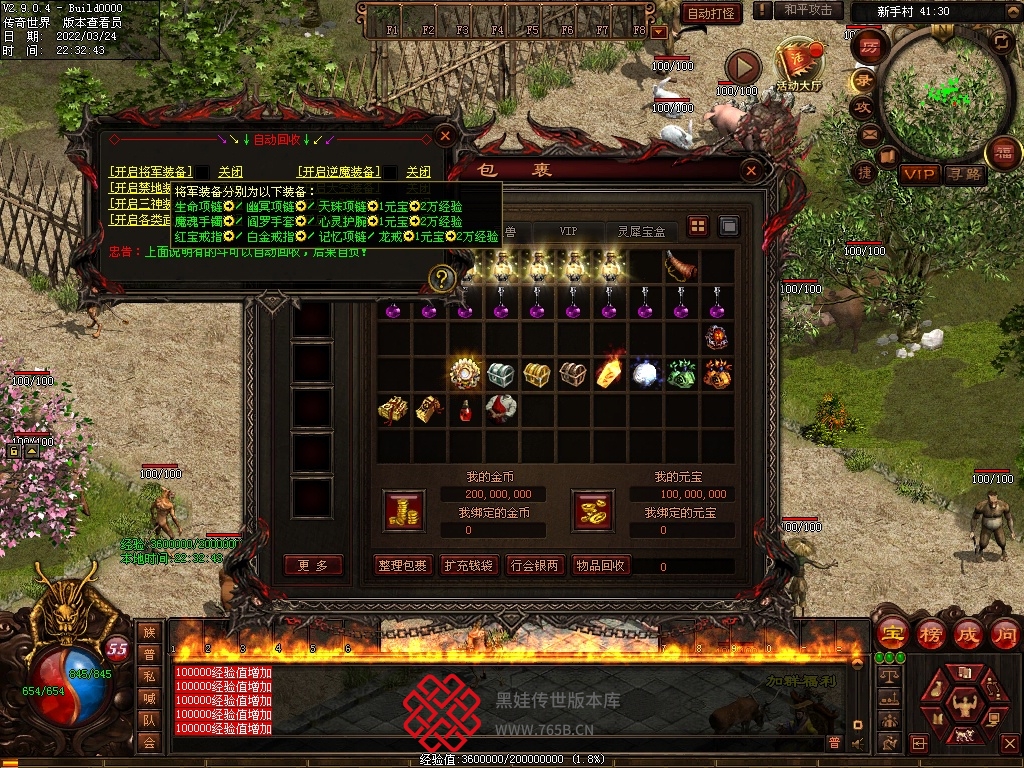Select the red health potion item
Viewport: 1024px width, 768px height.
[x=464, y=410]
